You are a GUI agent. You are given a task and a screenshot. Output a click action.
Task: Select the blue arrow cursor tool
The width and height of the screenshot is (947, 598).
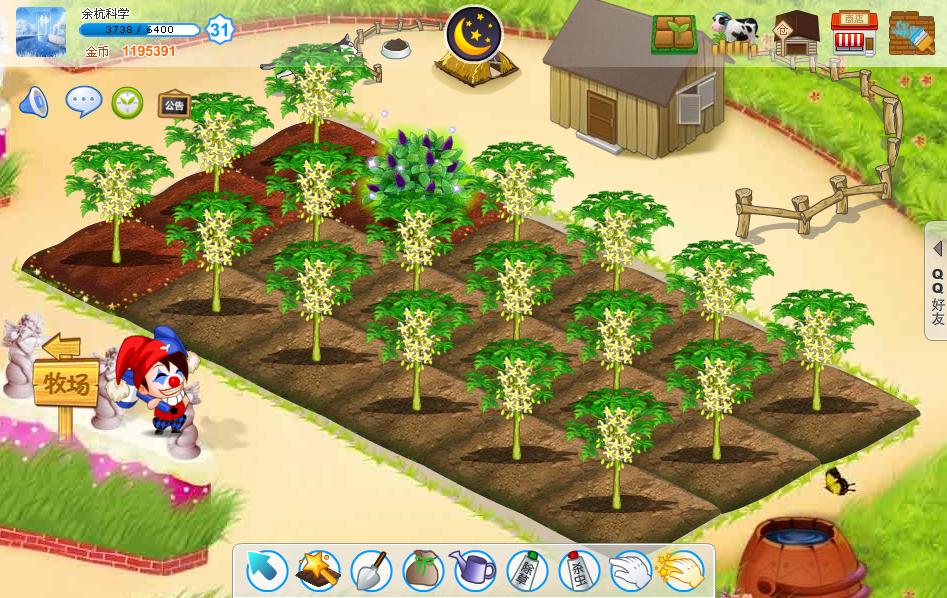click(267, 571)
